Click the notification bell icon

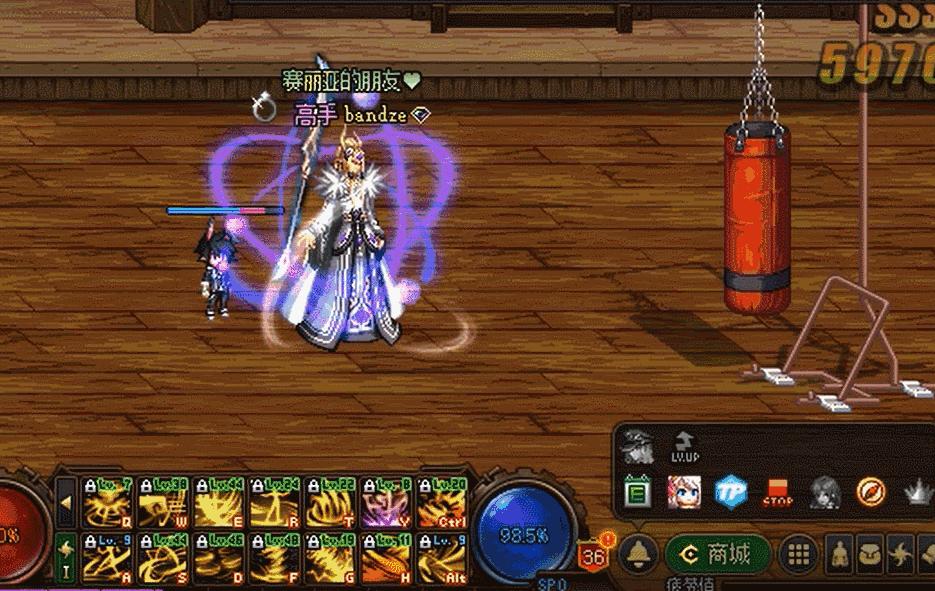pyautogui.click(x=639, y=554)
